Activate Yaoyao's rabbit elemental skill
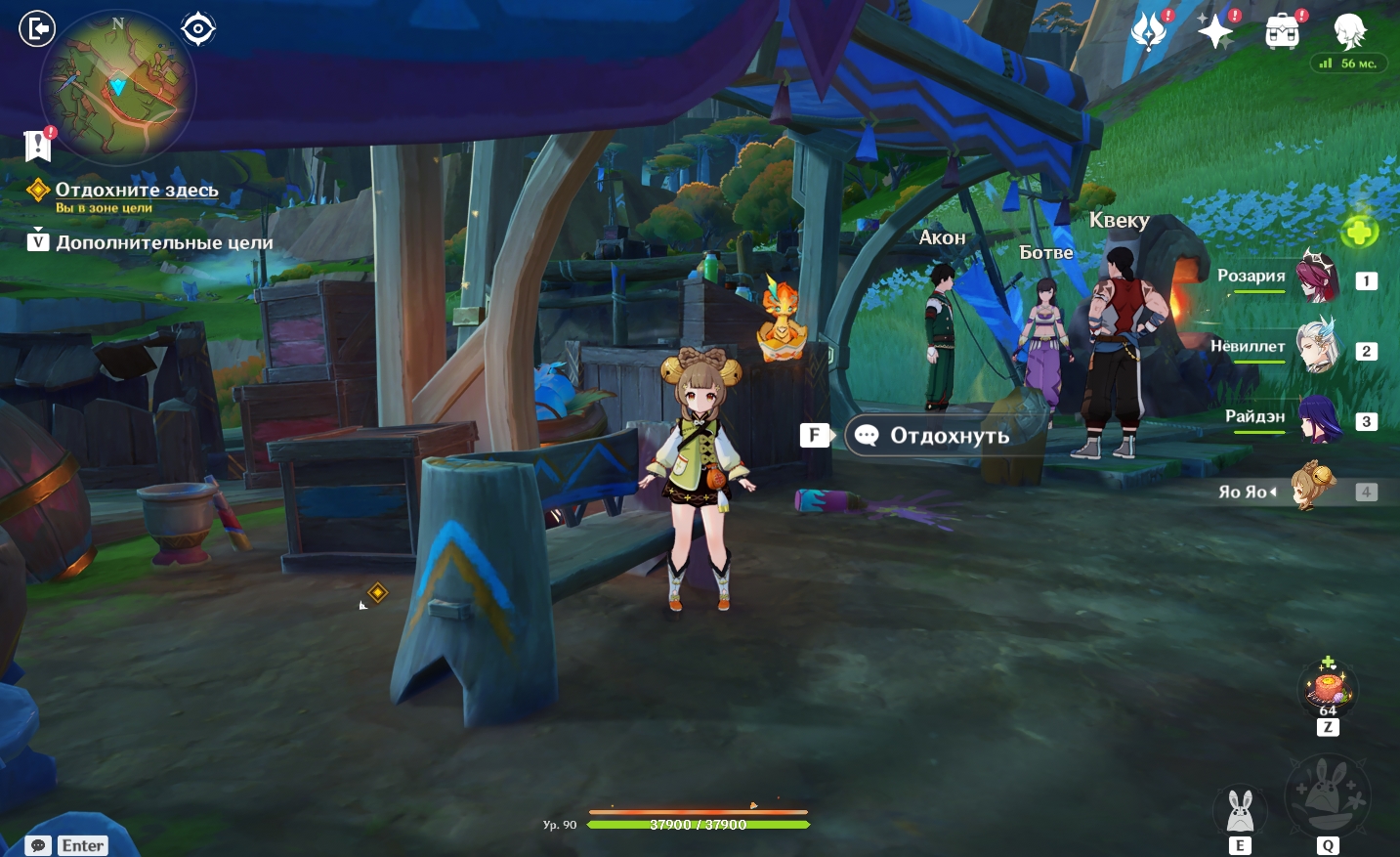Screen dimensions: 1400x857 (x=1240, y=809)
